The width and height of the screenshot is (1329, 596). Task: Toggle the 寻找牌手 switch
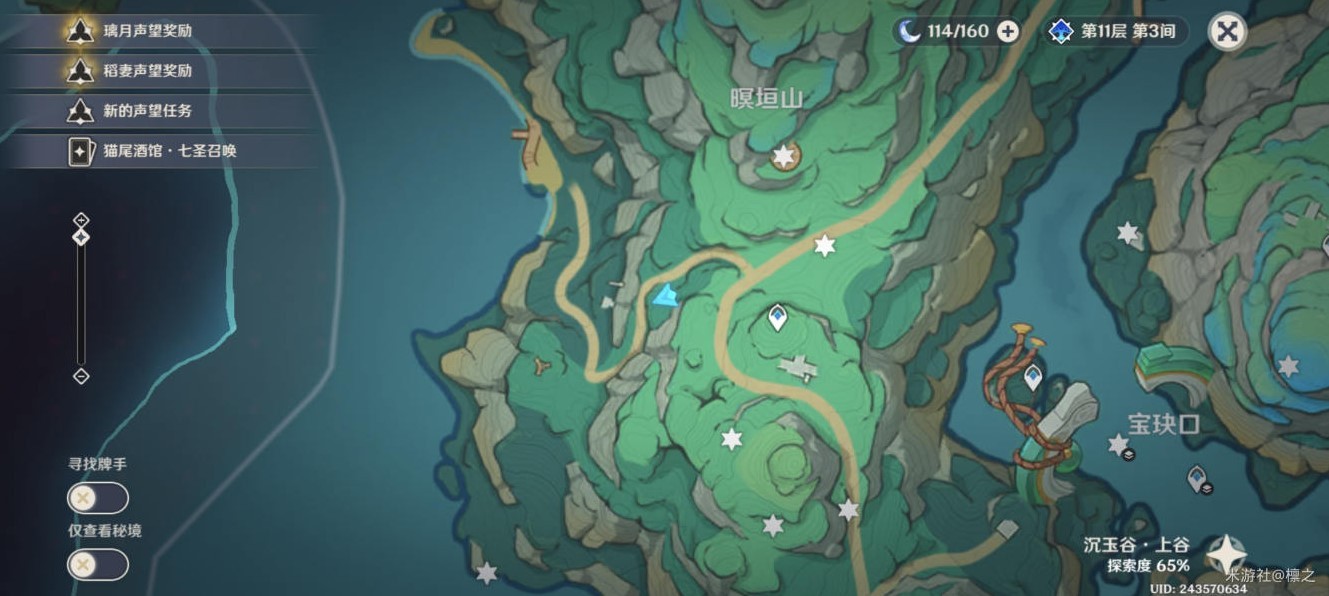(x=97, y=498)
